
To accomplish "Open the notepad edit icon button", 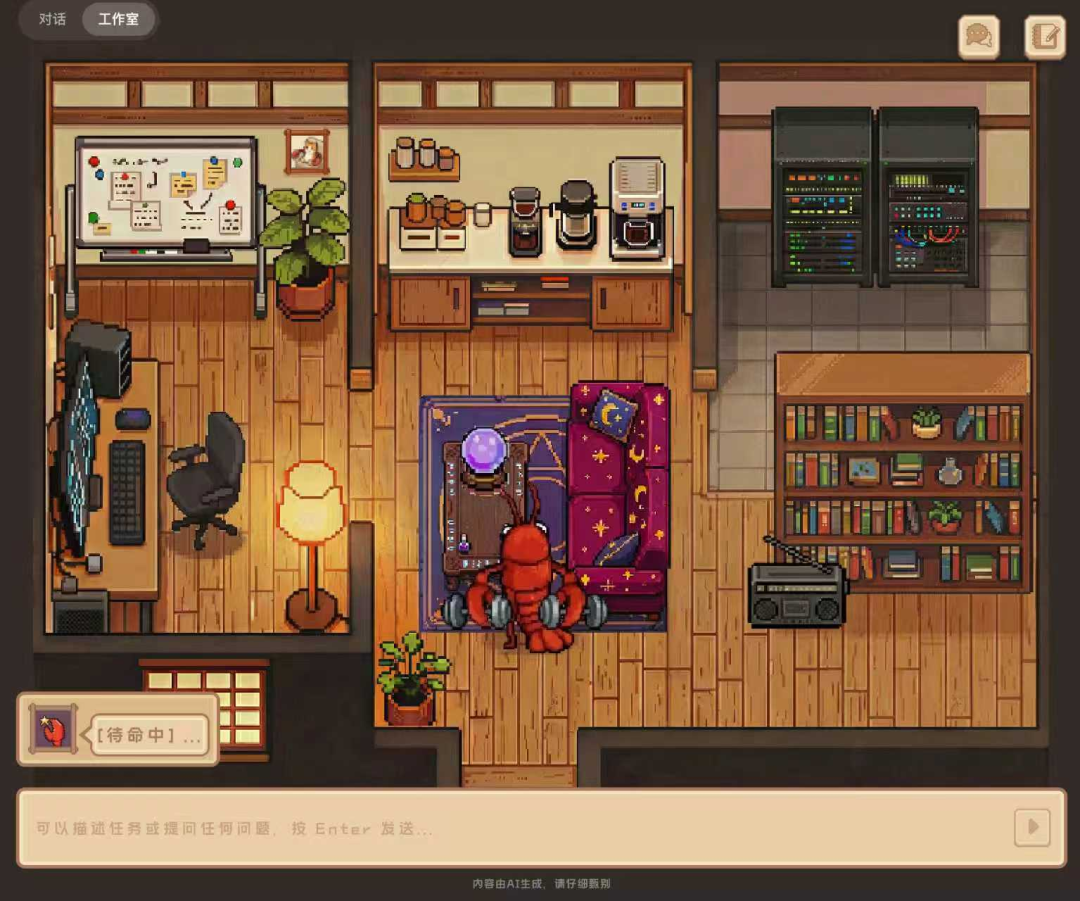I will [1044, 37].
